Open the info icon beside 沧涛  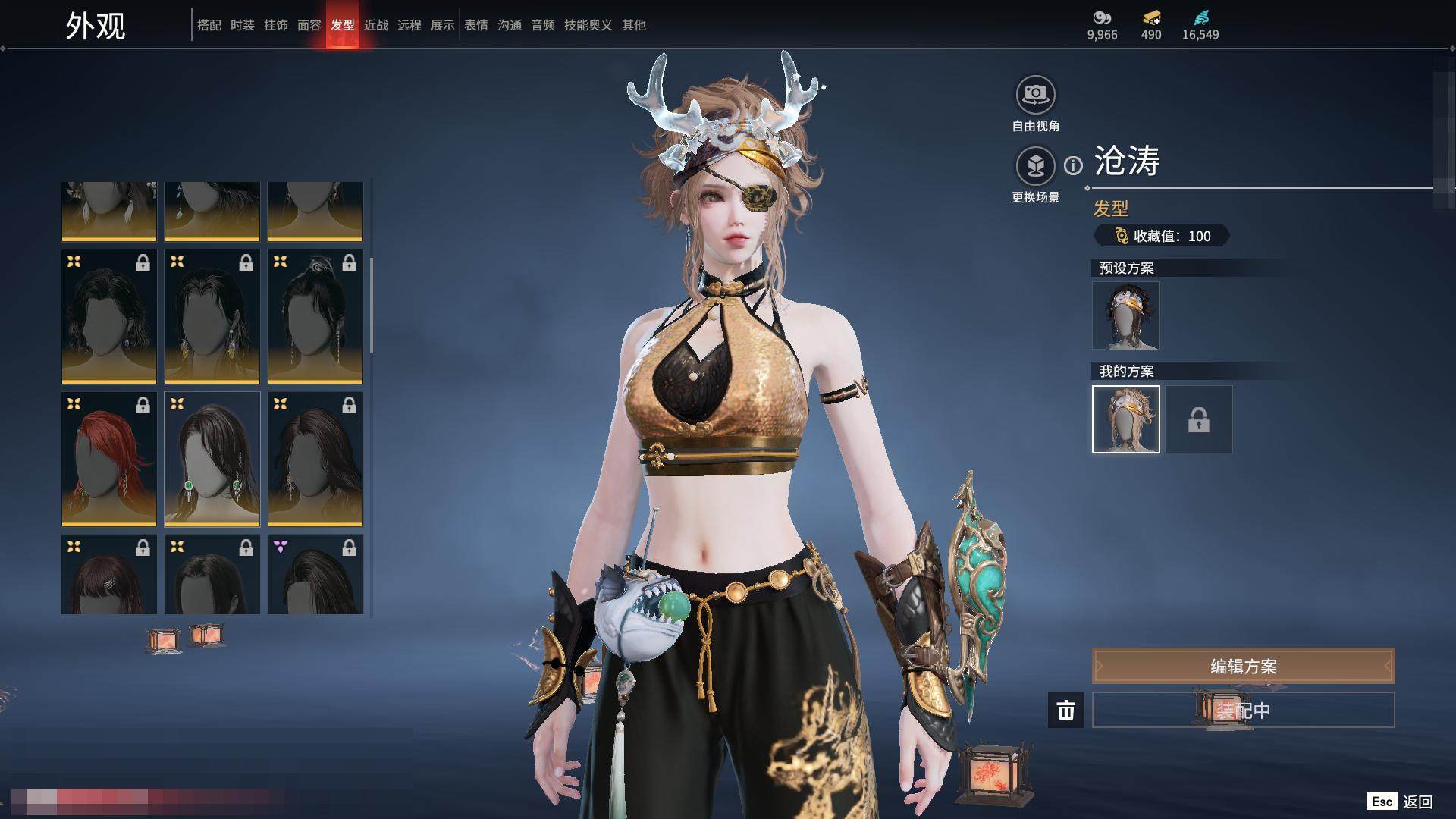[1073, 165]
